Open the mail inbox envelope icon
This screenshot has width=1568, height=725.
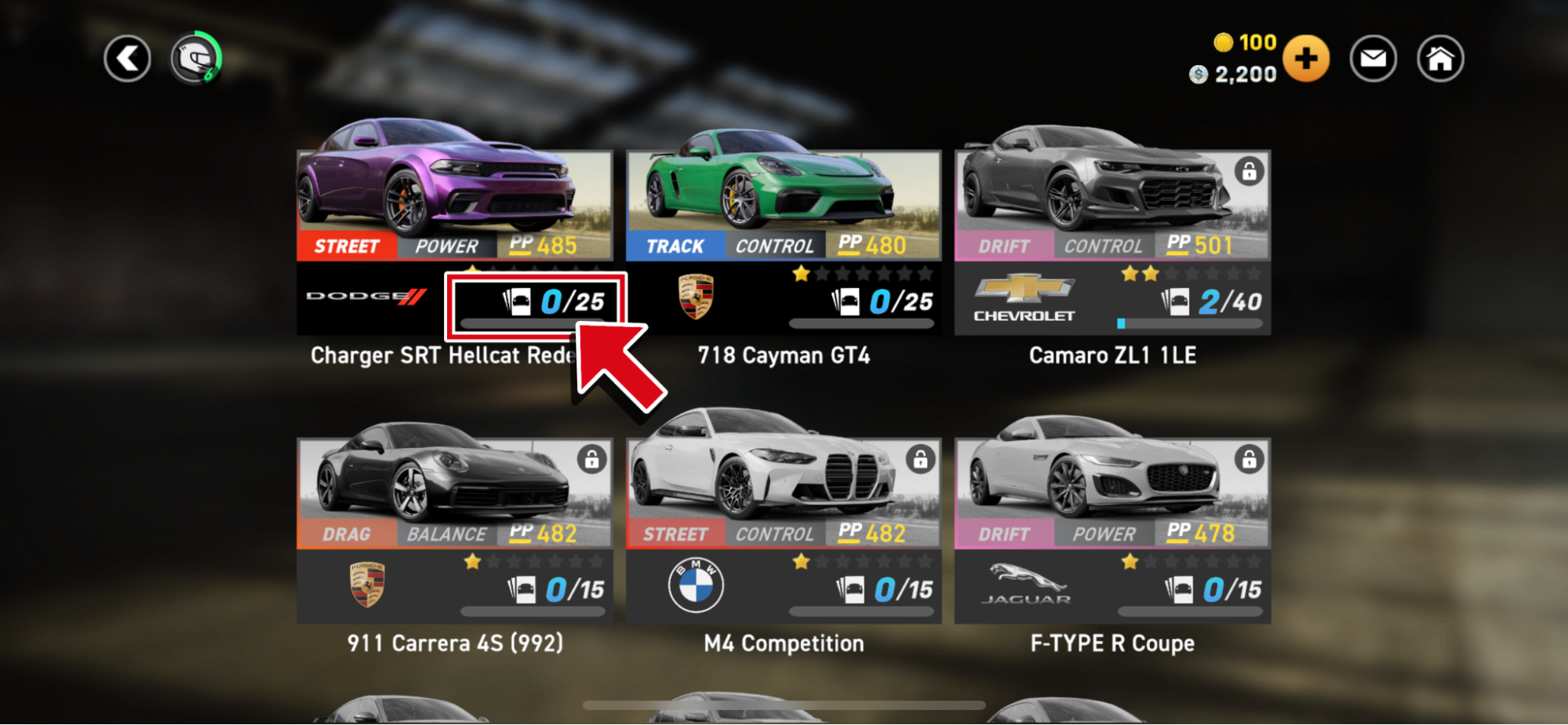(1372, 58)
